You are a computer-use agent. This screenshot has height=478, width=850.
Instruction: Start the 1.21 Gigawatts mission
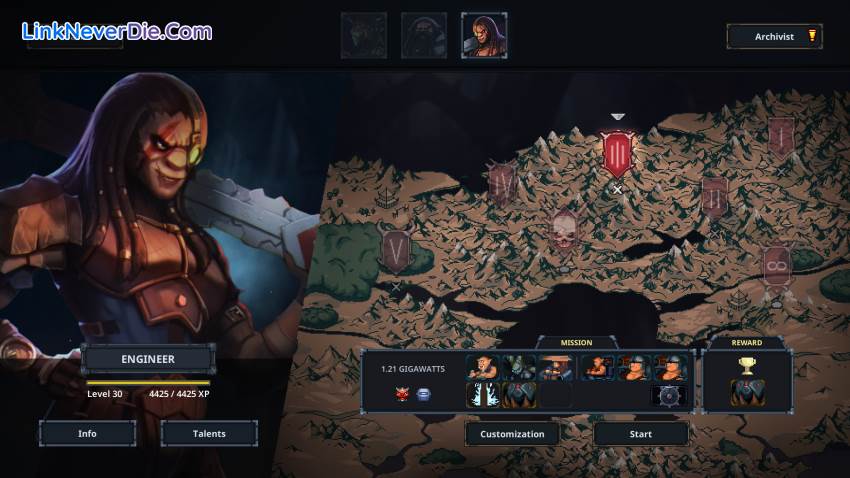641,434
